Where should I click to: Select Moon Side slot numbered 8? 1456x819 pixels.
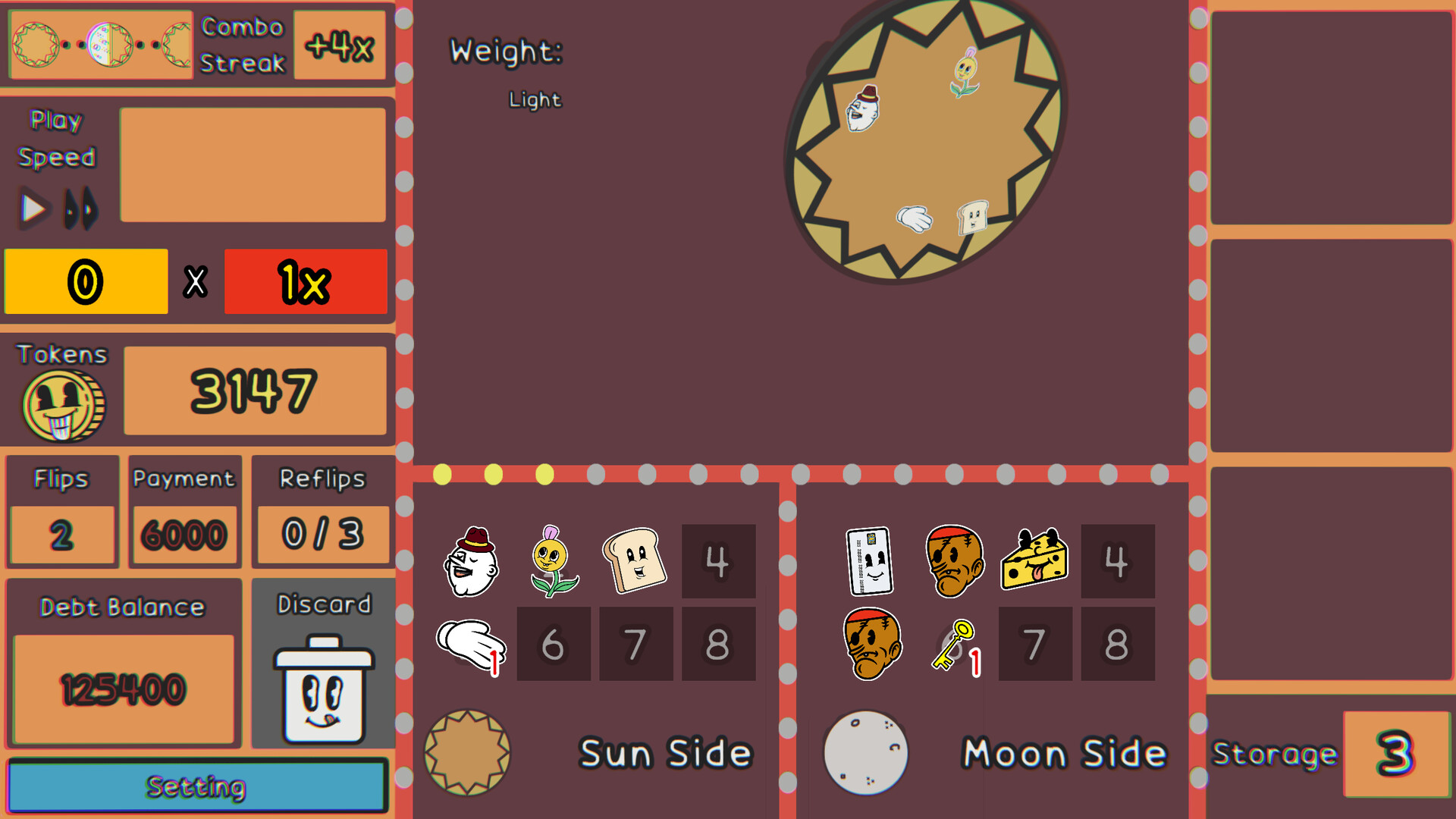pyautogui.click(x=1117, y=644)
